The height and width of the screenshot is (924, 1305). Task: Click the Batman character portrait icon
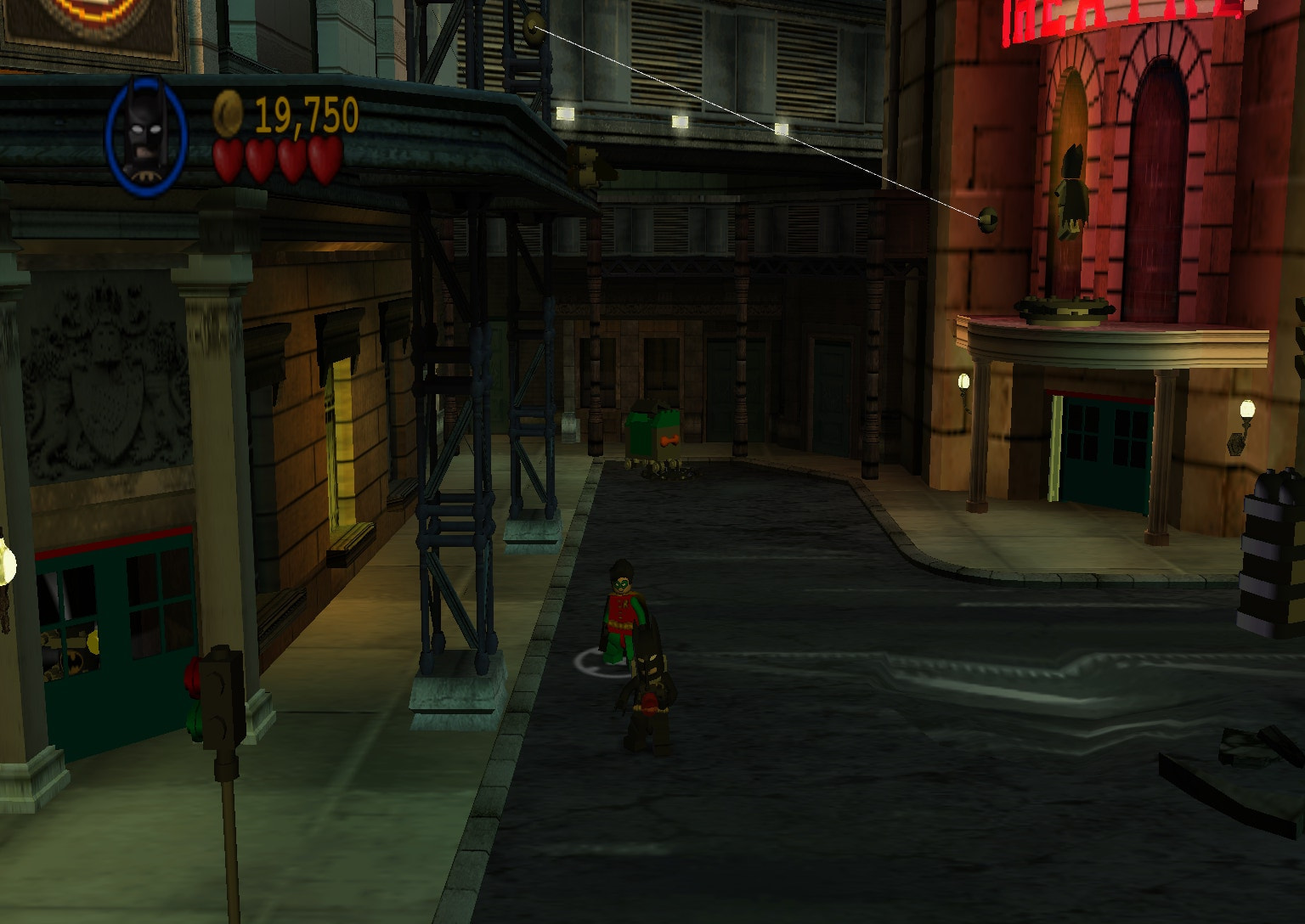pos(146,132)
